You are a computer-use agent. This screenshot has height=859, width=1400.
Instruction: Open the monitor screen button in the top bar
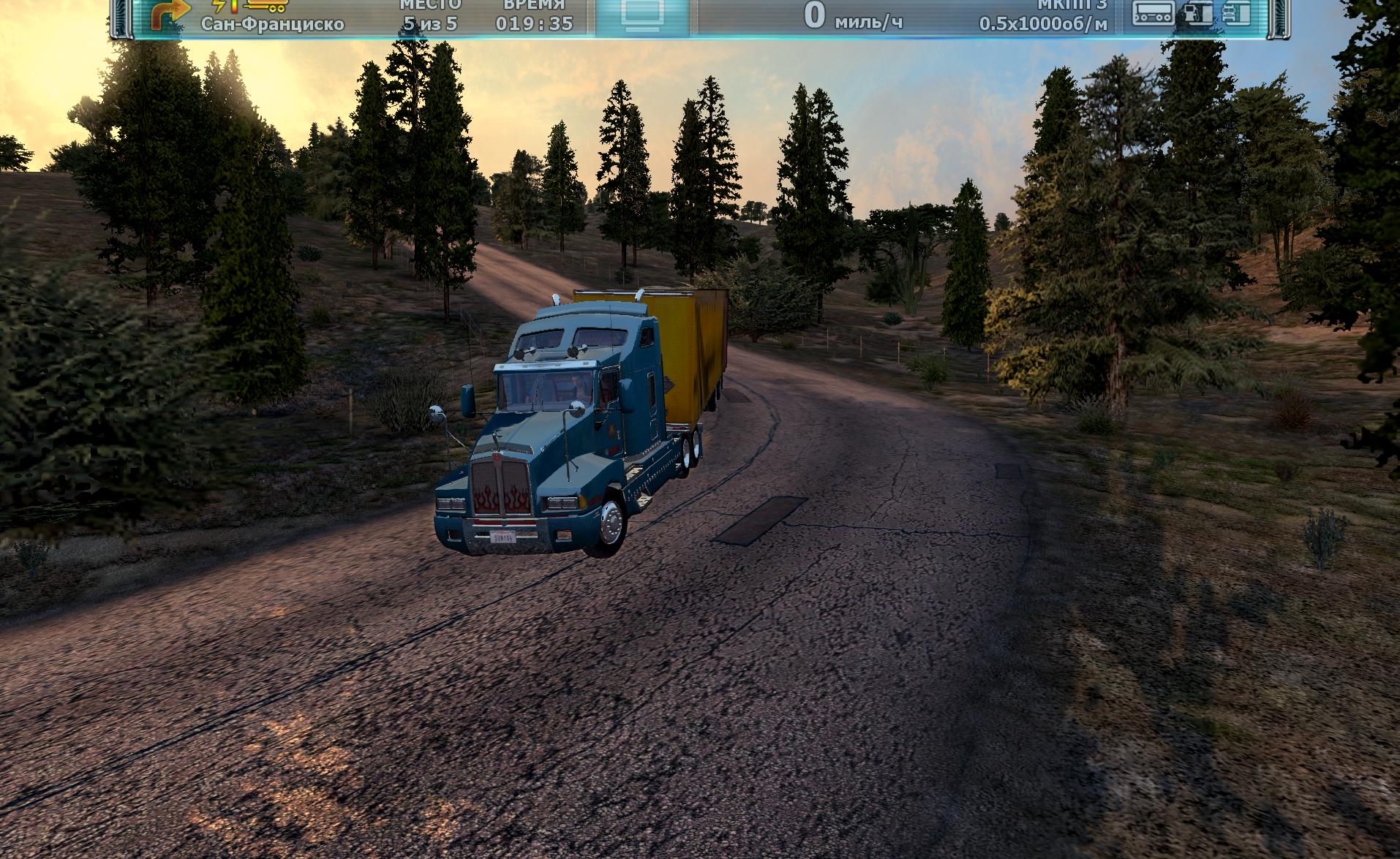641,14
